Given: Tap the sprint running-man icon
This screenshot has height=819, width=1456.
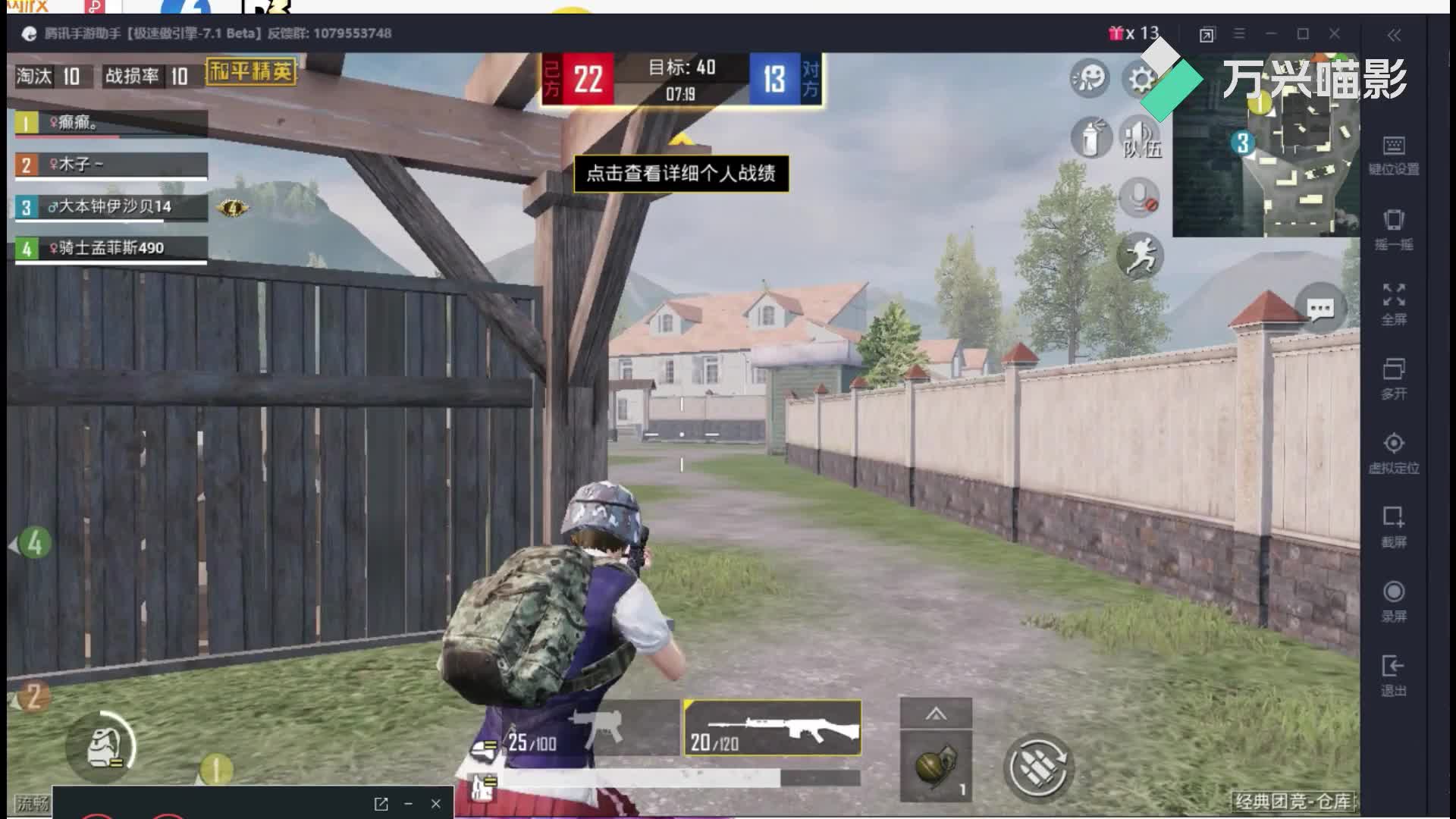Looking at the screenshot, I should tap(1140, 255).
